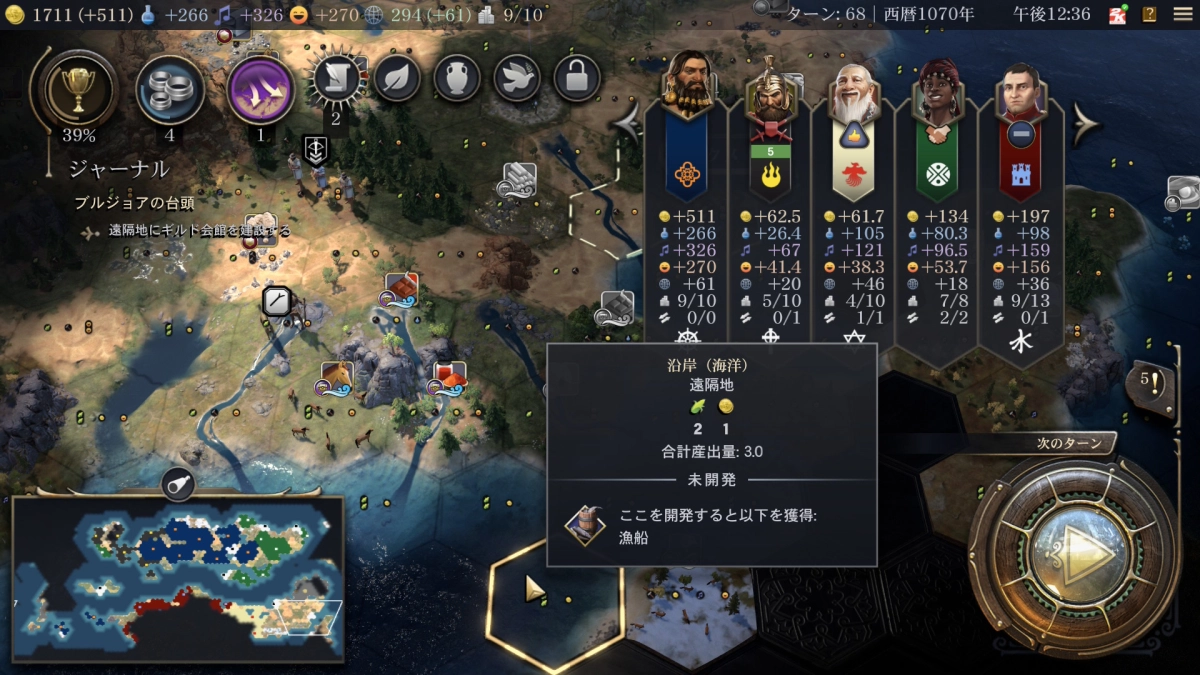The width and height of the screenshot is (1200, 675).
Task: Click the minimap overview
Action: 178,577
